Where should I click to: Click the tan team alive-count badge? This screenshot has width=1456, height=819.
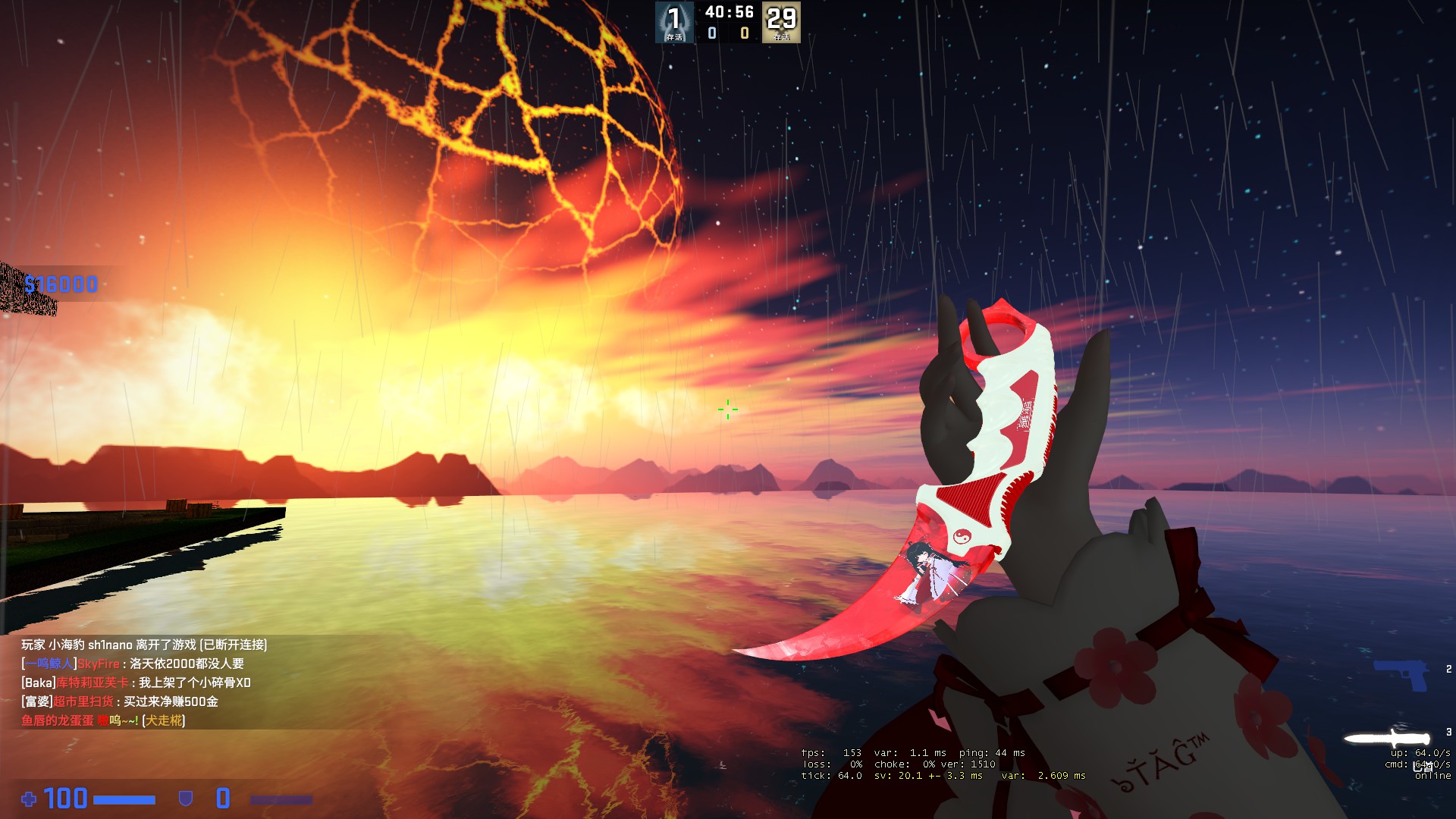(x=781, y=22)
